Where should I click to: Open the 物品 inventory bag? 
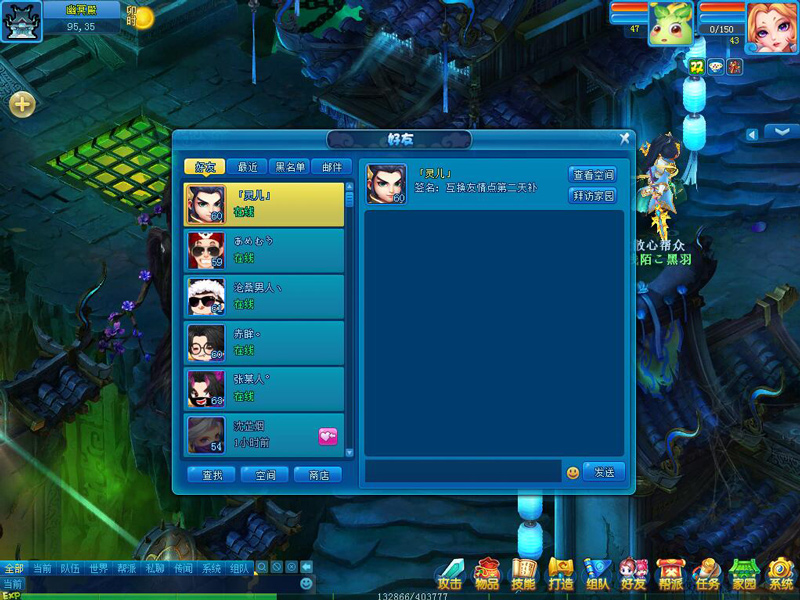point(487,574)
